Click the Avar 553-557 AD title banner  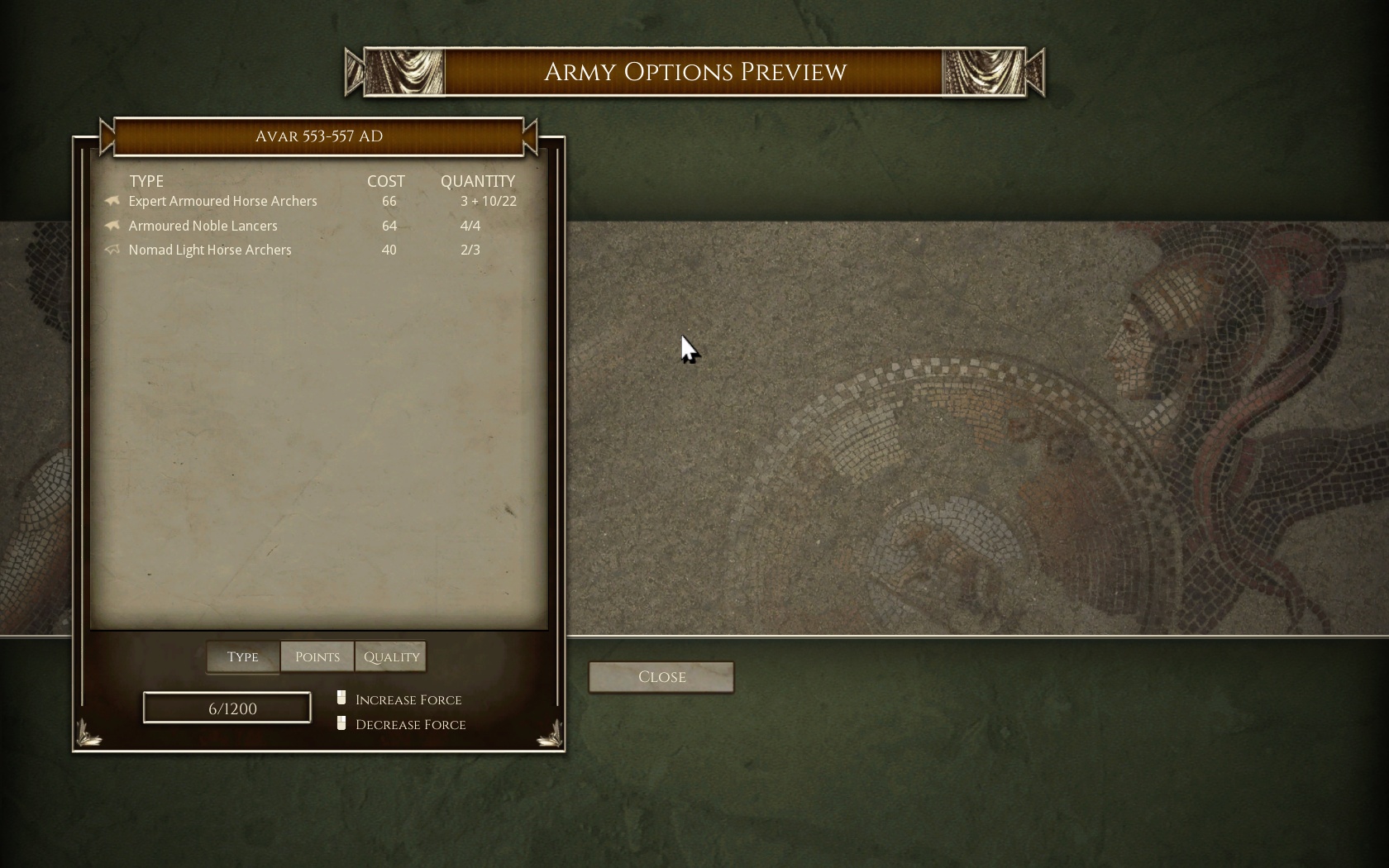tap(319, 136)
